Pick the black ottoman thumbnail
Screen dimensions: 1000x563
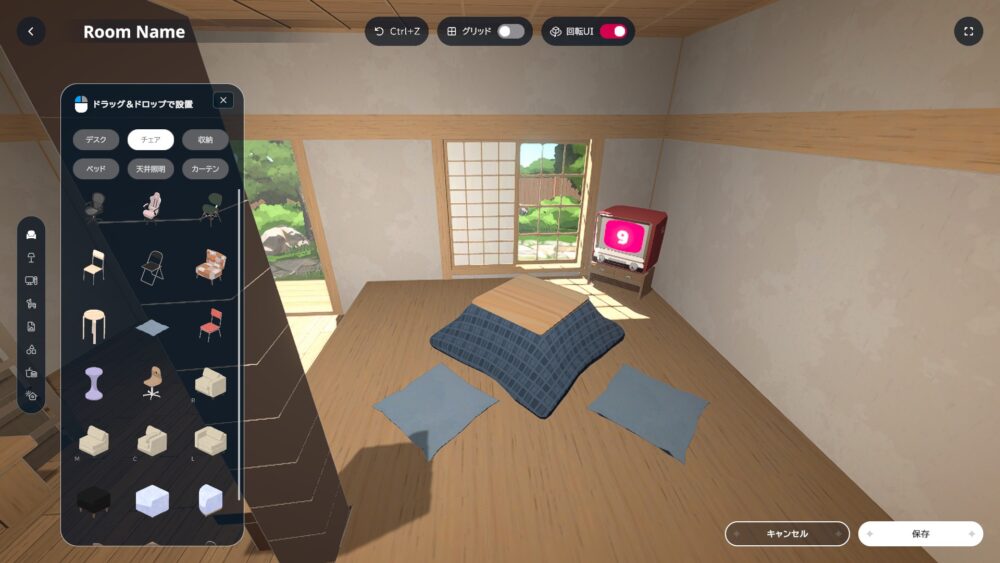pyautogui.click(x=94, y=499)
